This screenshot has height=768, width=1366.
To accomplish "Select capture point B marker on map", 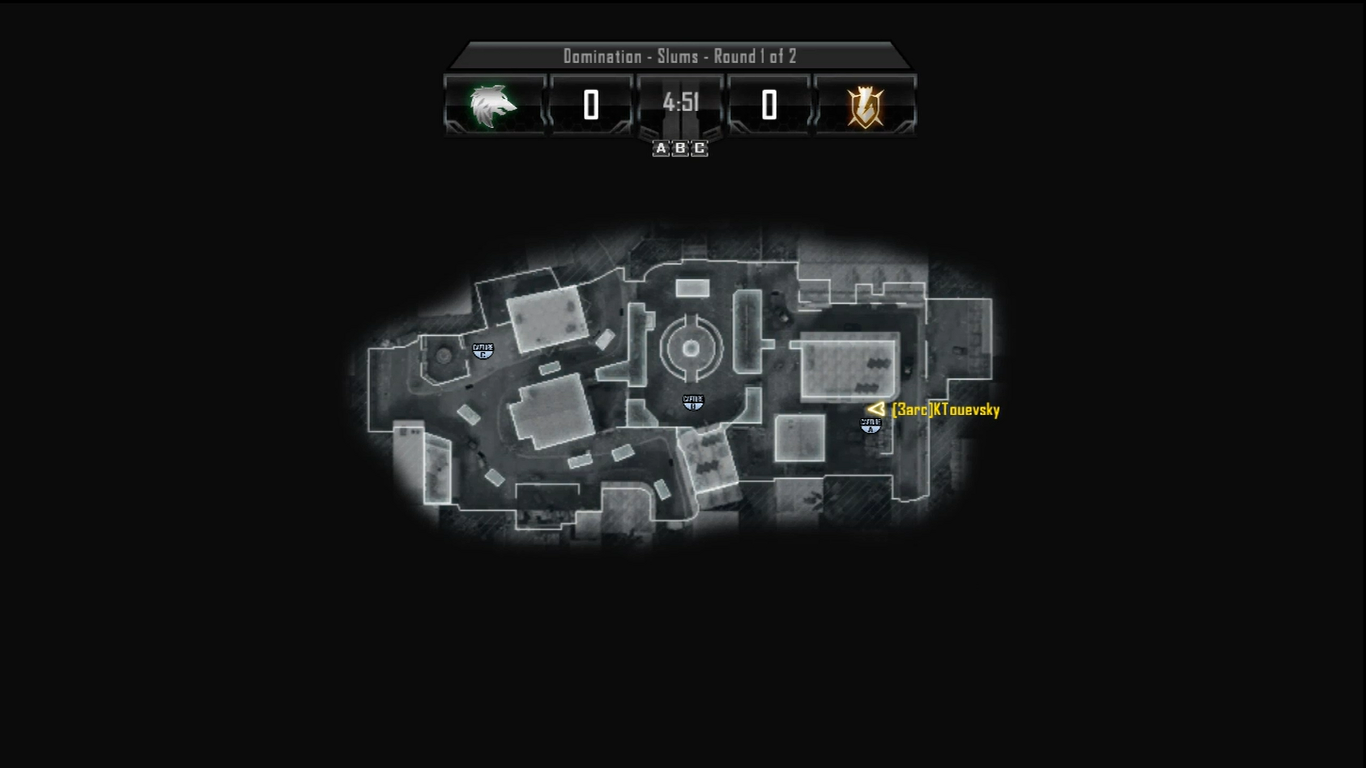I will pos(693,402).
